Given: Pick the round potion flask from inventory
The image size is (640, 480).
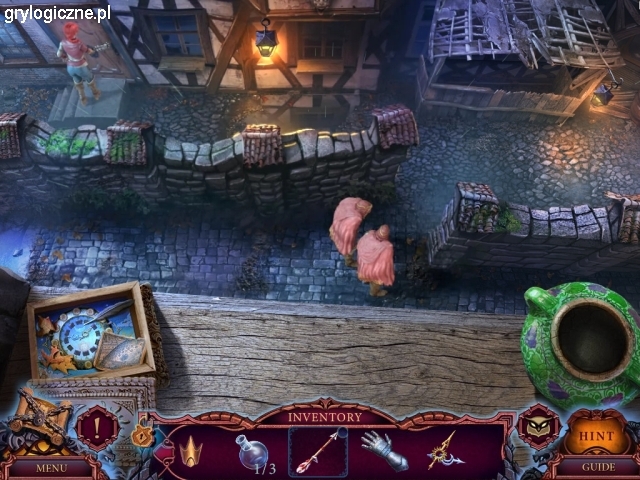Looking at the screenshot, I should click(249, 451).
